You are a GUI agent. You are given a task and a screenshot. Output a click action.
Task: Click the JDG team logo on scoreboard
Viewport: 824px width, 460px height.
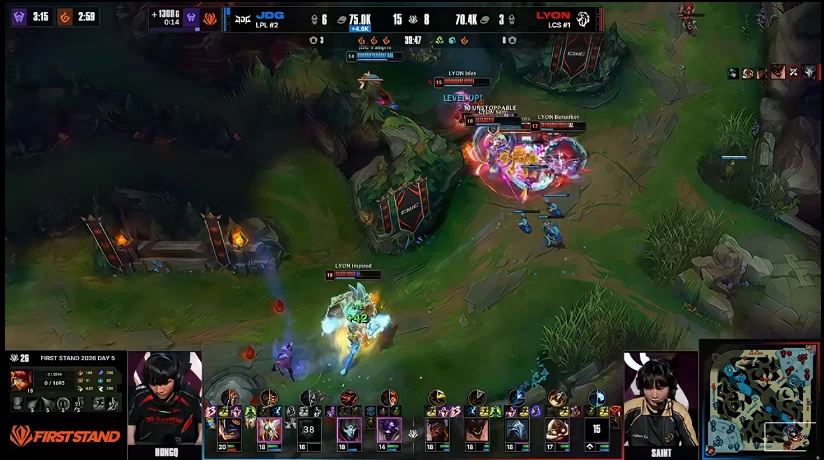243,18
